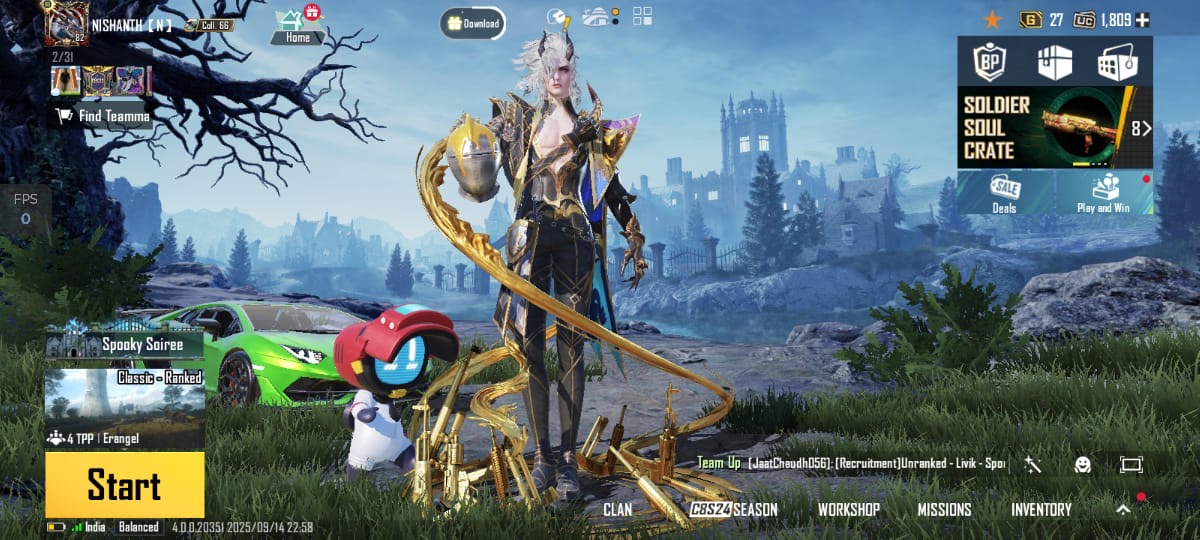Open the Team Up recruitment chat message
This screenshot has width=1200, height=540.
pos(852,464)
